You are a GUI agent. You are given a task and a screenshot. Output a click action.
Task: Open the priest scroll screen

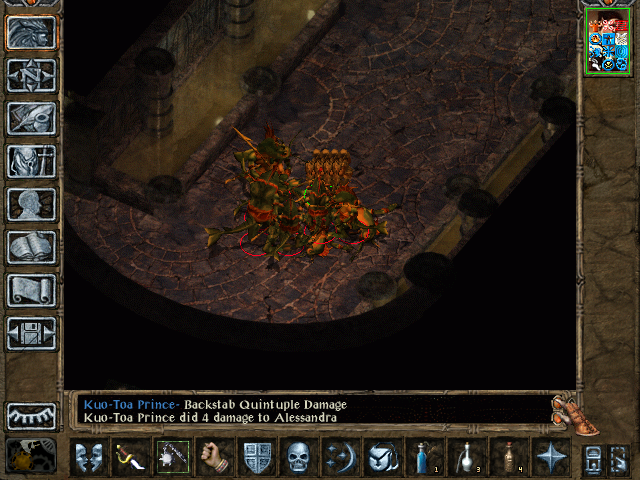click(32, 289)
